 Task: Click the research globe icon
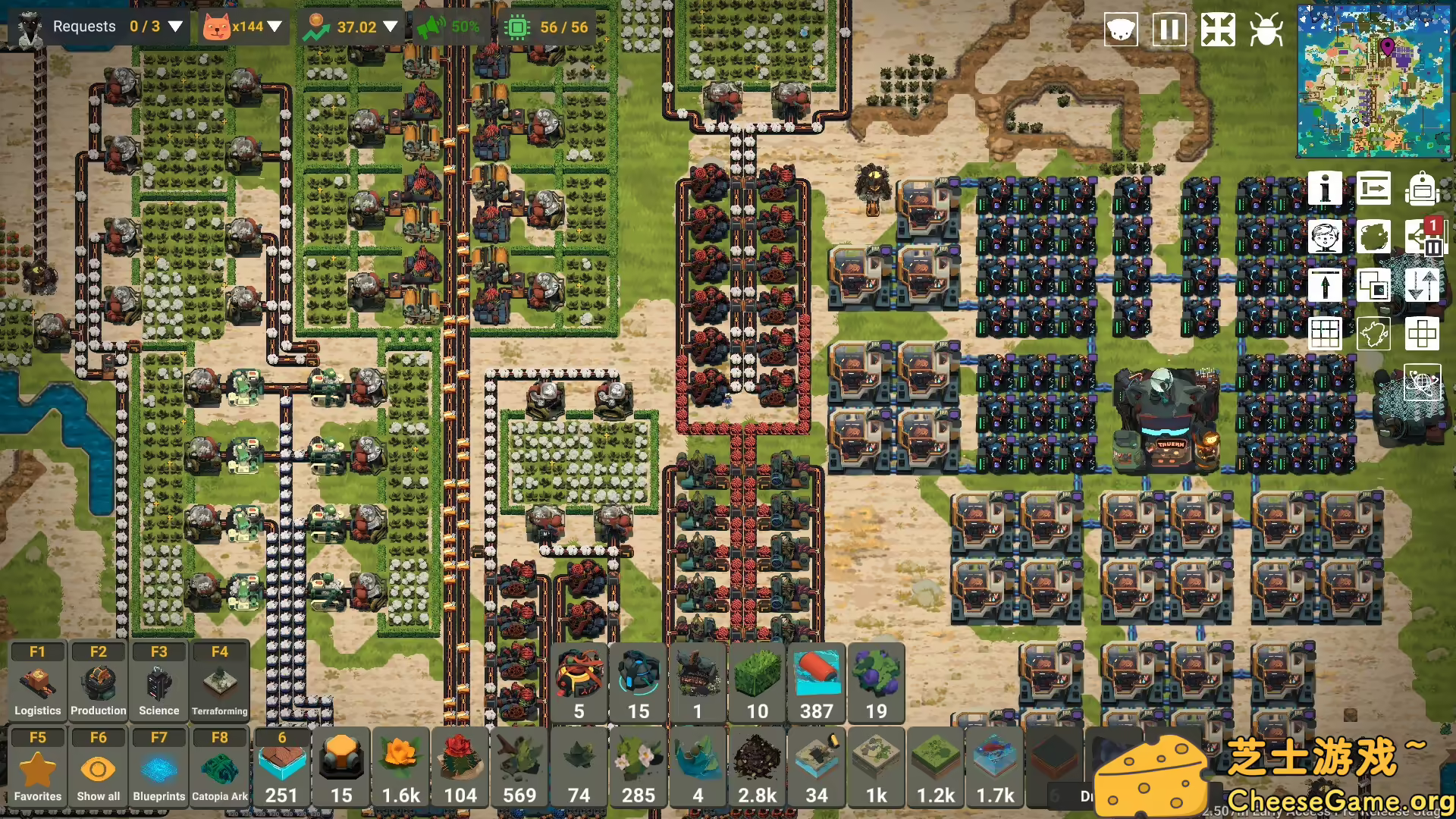[1423, 383]
